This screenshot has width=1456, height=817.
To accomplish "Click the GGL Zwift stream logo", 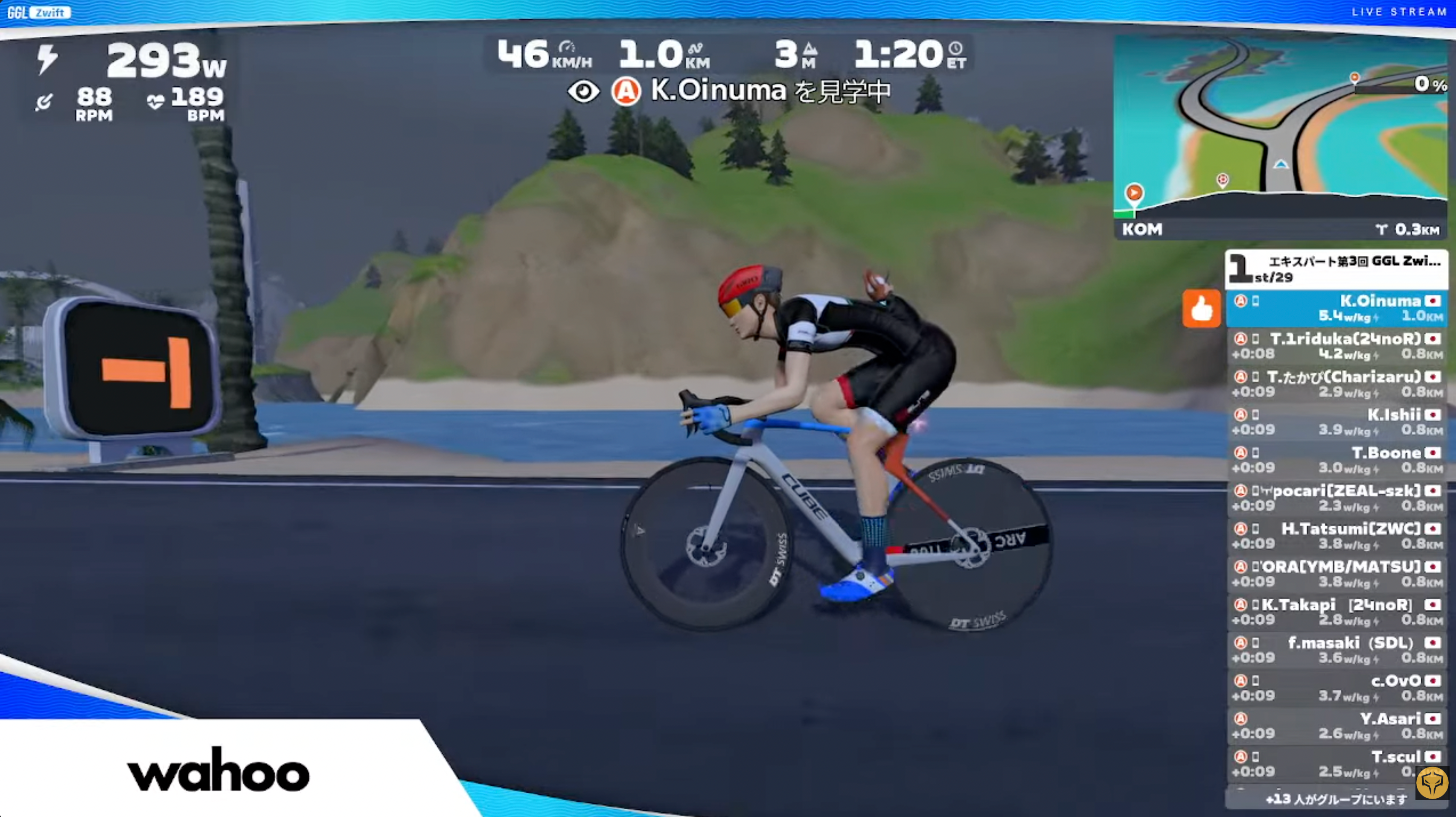I will tap(38, 12).
